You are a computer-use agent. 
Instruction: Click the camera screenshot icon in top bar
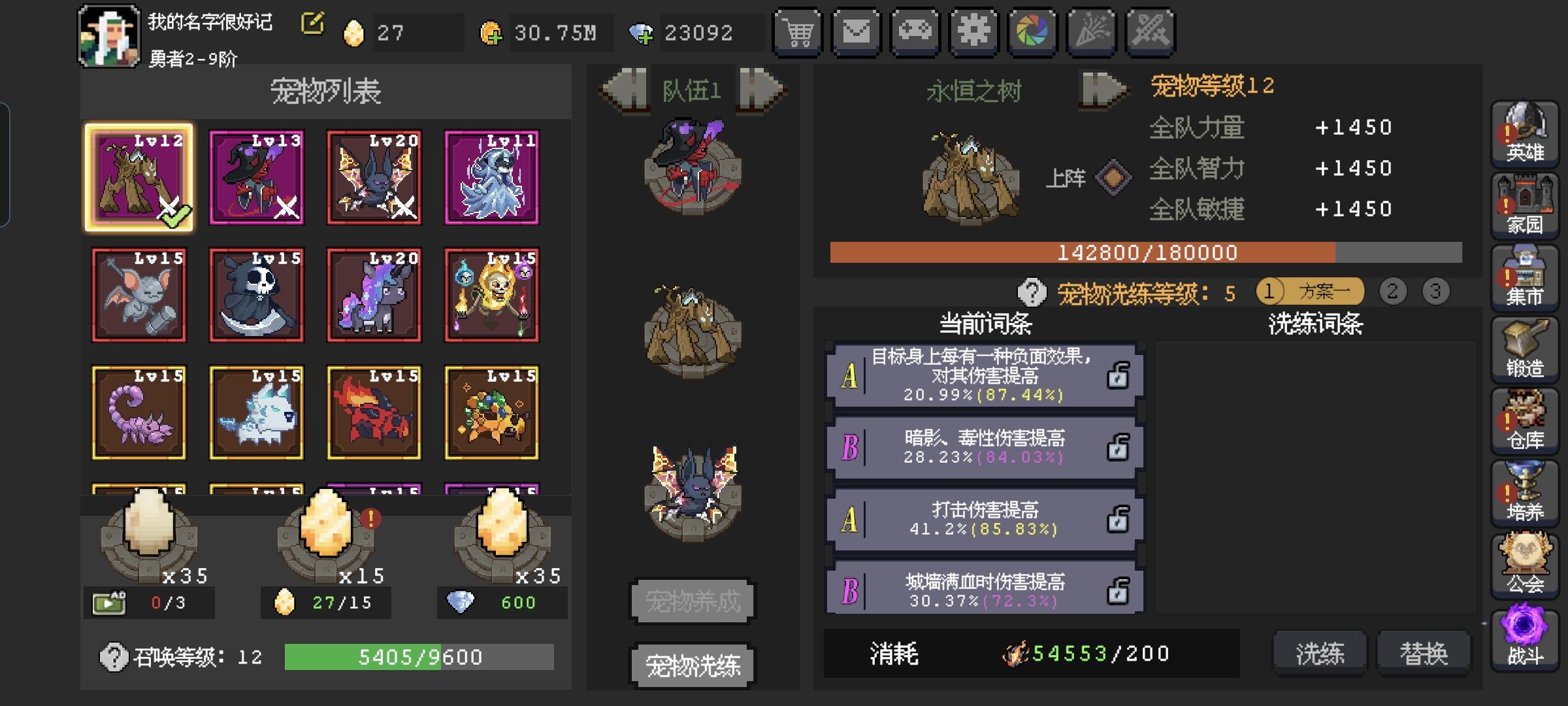pos(1033,31)
